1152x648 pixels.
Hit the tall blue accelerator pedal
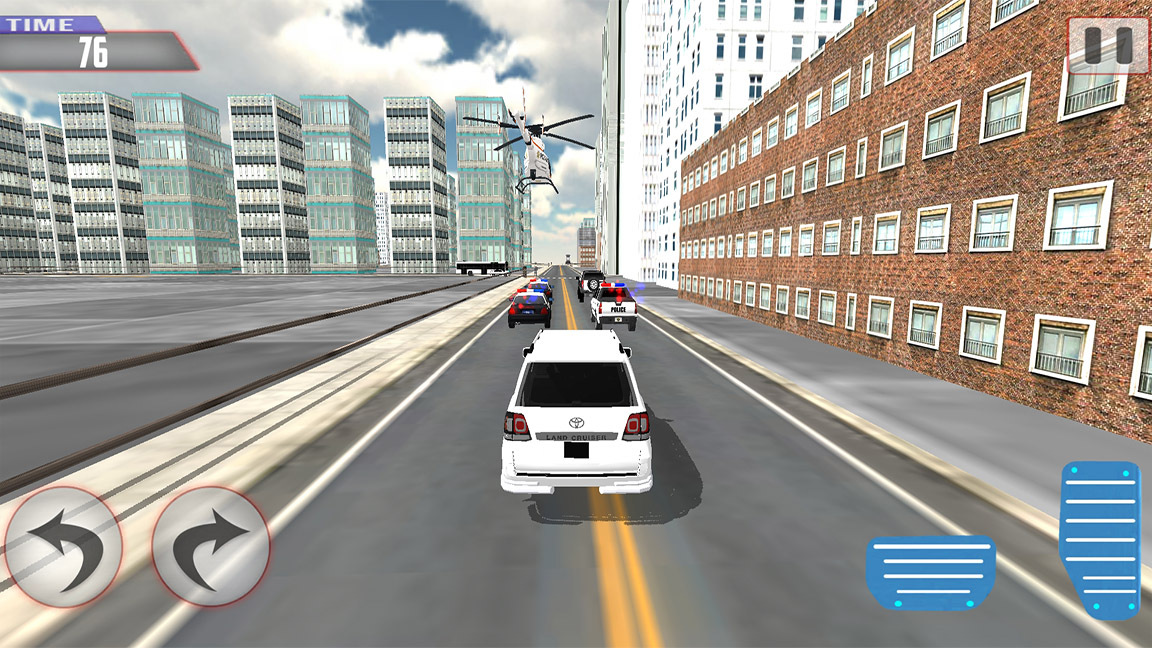1100,538
